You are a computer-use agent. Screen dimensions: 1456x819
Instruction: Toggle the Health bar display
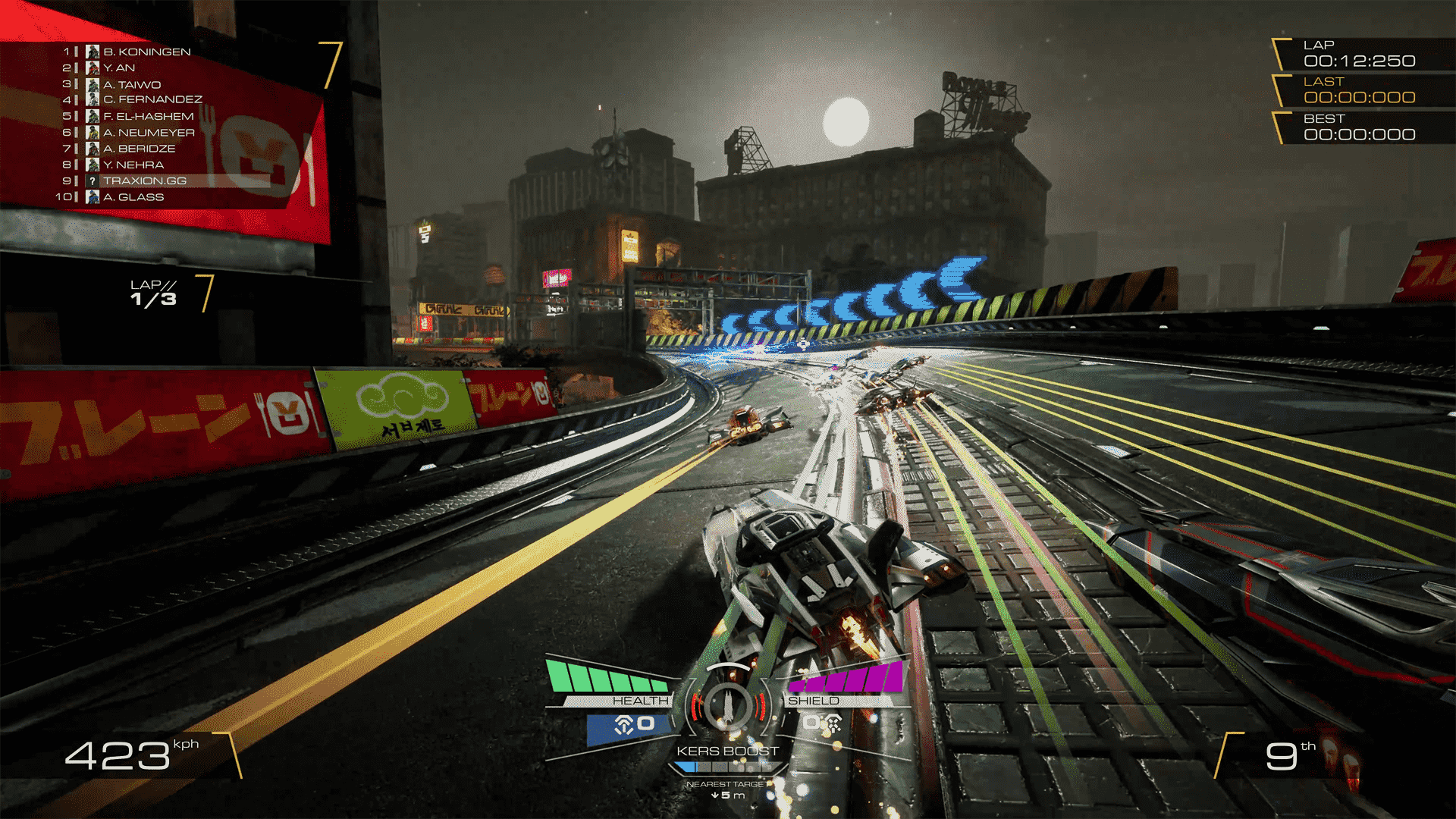[607, 675]
